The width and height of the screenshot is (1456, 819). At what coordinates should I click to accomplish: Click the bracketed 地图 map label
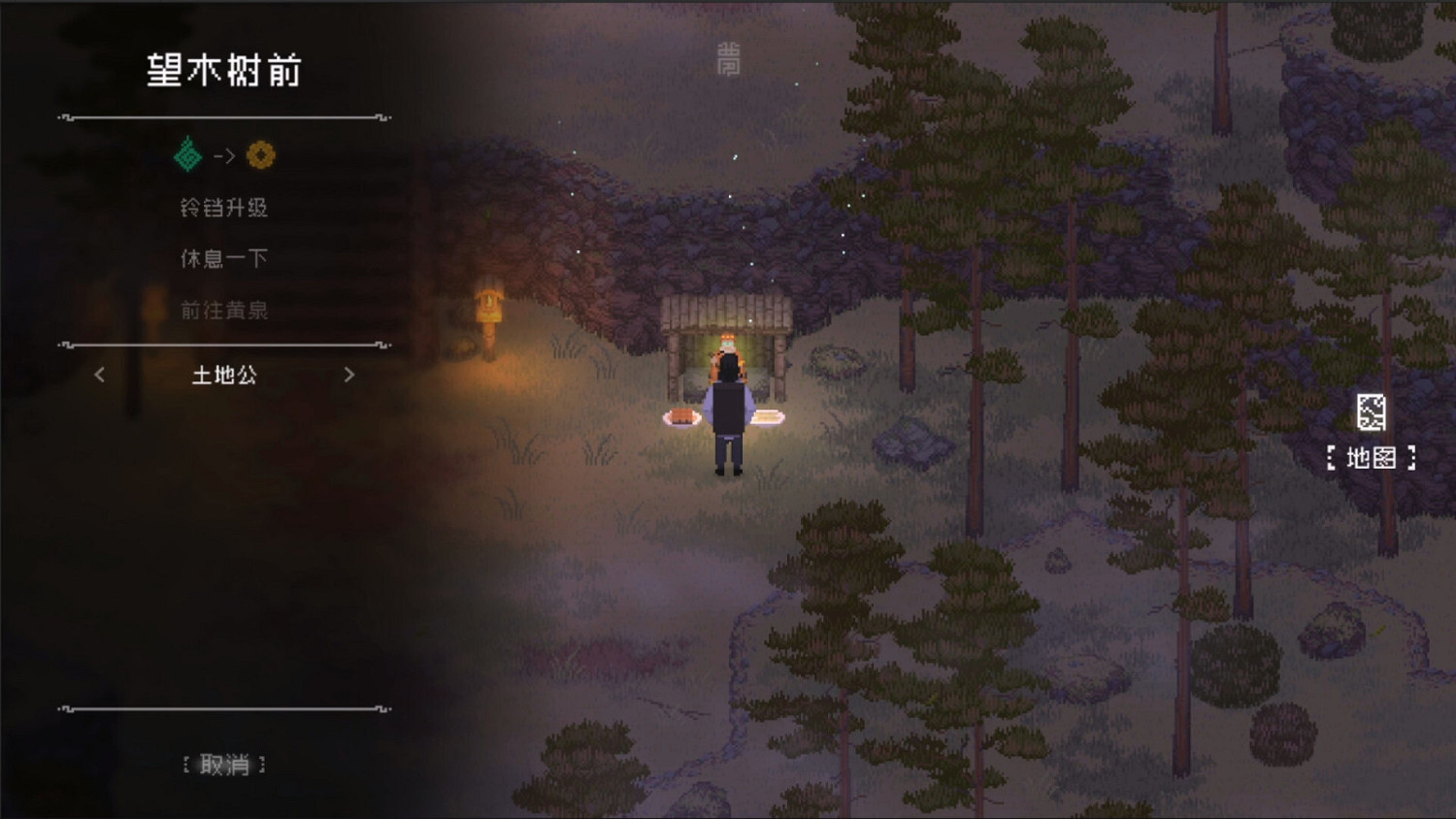(x=1373, y=457)
